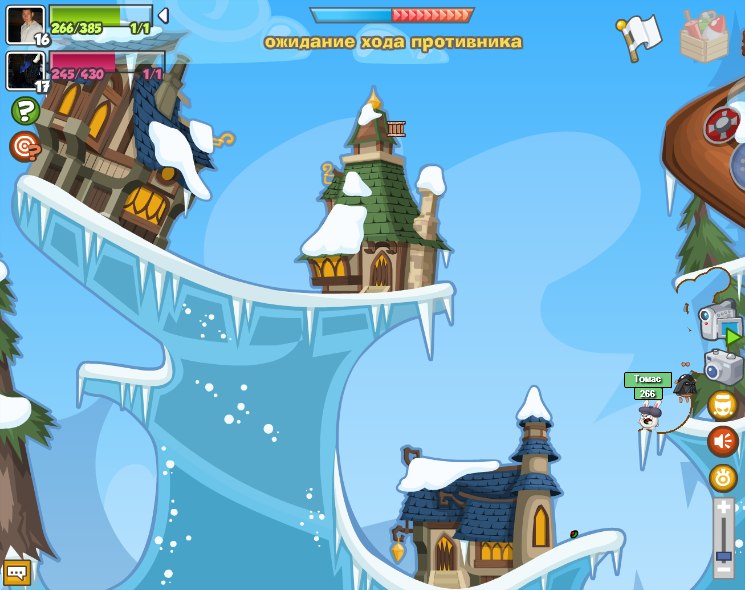
Task: Click the yellow hat face button
Action: point(722,405)
